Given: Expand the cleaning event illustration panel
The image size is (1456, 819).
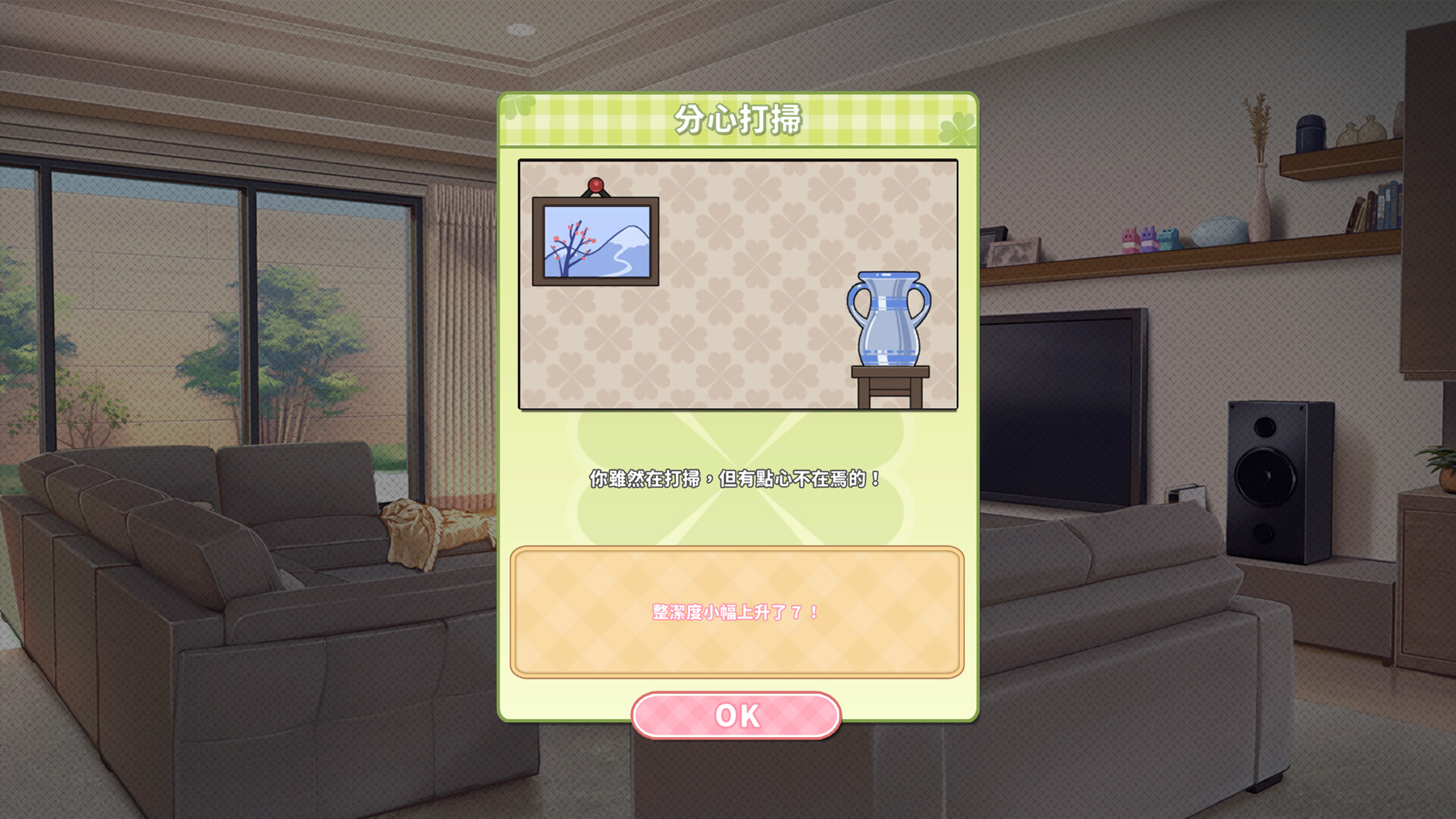Looking at the screenshot, I should click(x=739, y=284).
